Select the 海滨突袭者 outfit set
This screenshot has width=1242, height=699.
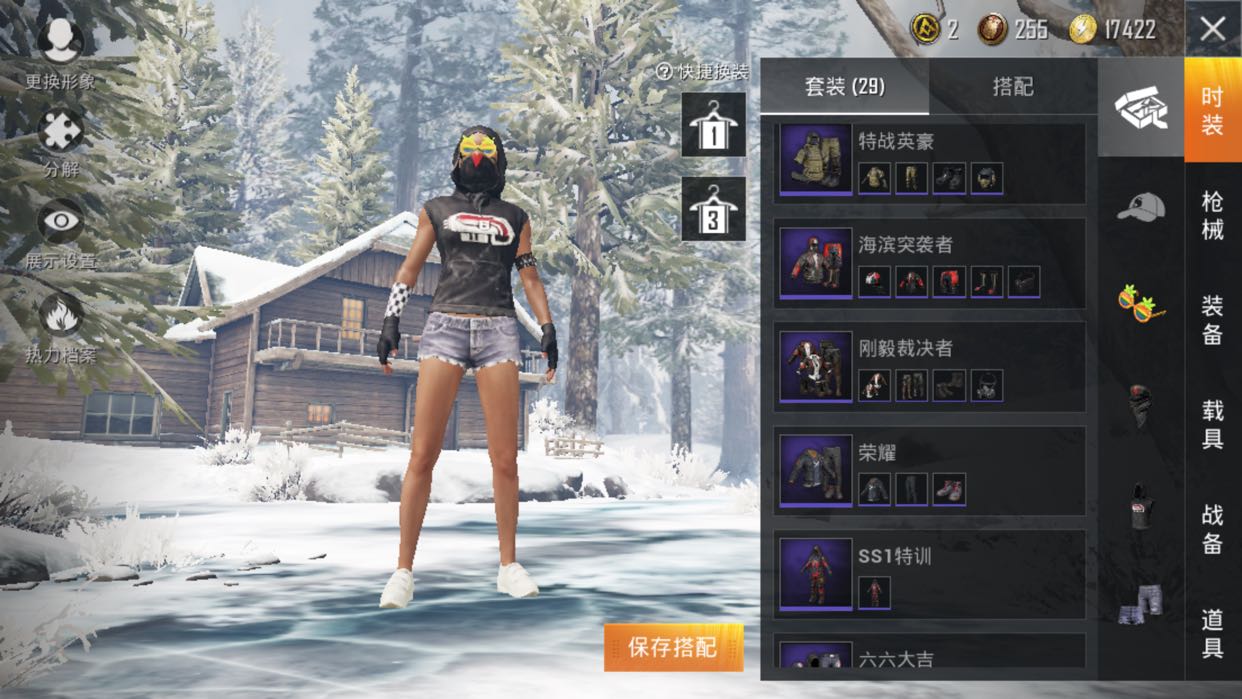(x=928, y=264)
